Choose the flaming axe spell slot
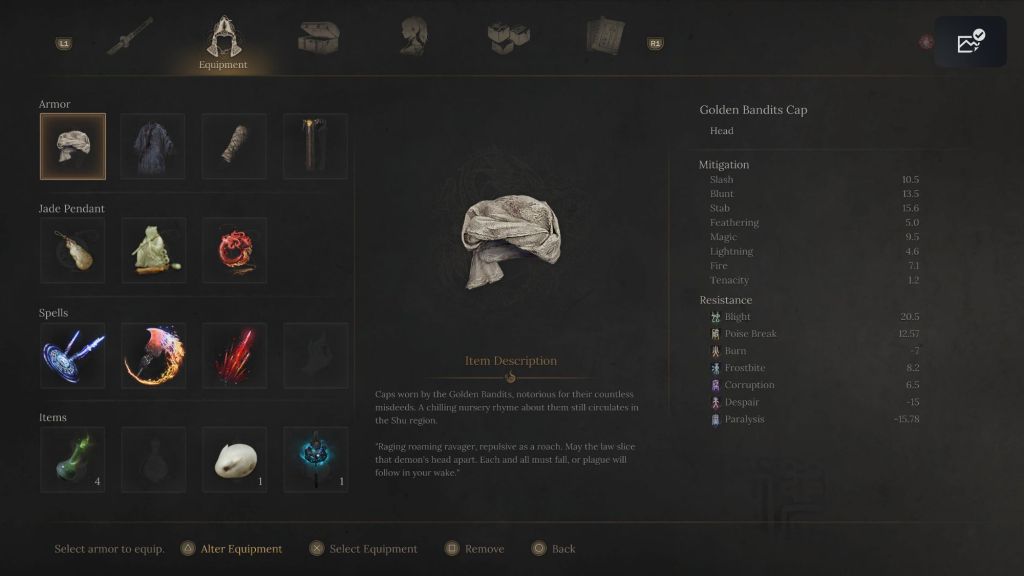The width and height of the screenshot is (1024, 576). coord(153,355)
